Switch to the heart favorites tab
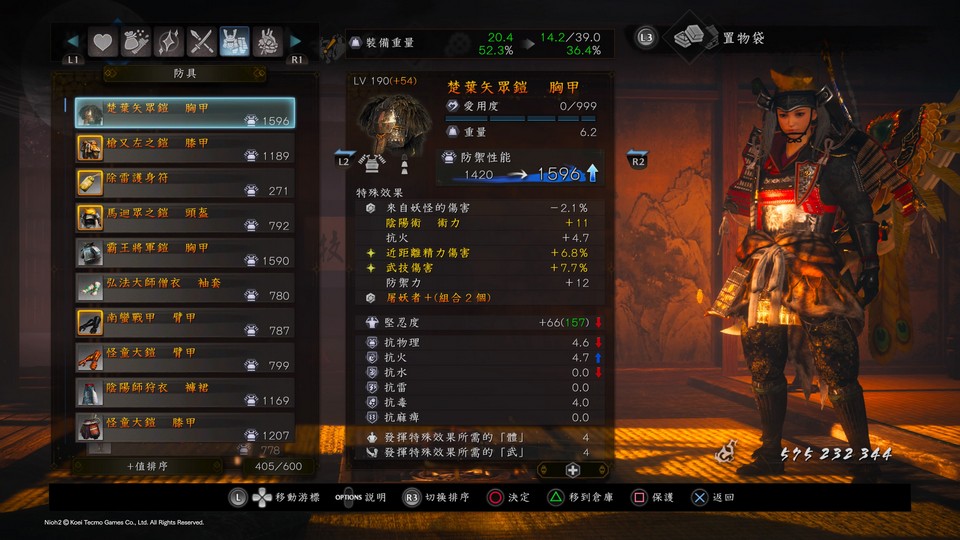This screenshot has width=960, height=540. (x=102, y=42)
